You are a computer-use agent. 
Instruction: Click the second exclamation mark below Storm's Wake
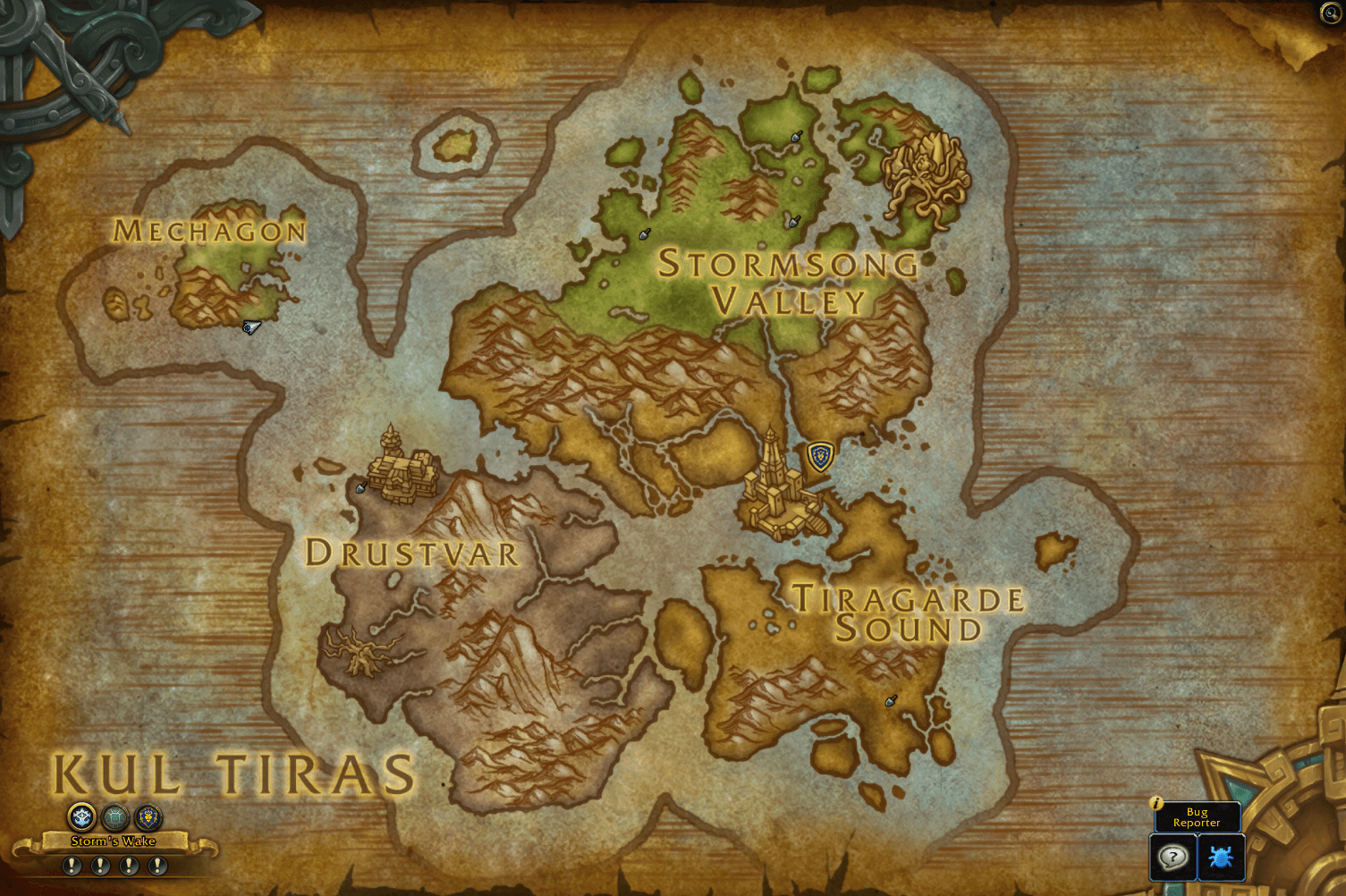100,865
